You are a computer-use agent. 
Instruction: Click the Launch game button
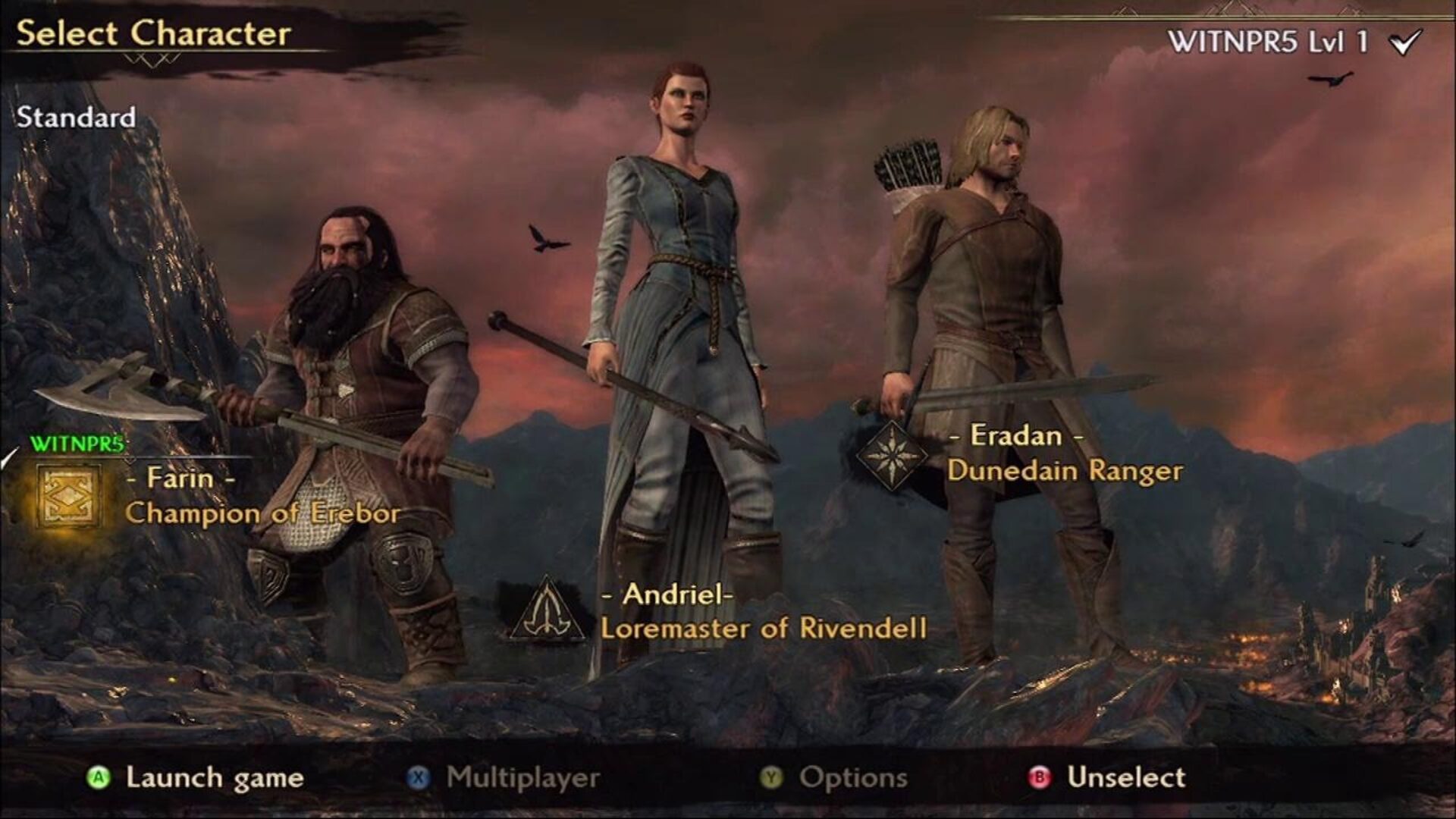click(x=213, y=777)
